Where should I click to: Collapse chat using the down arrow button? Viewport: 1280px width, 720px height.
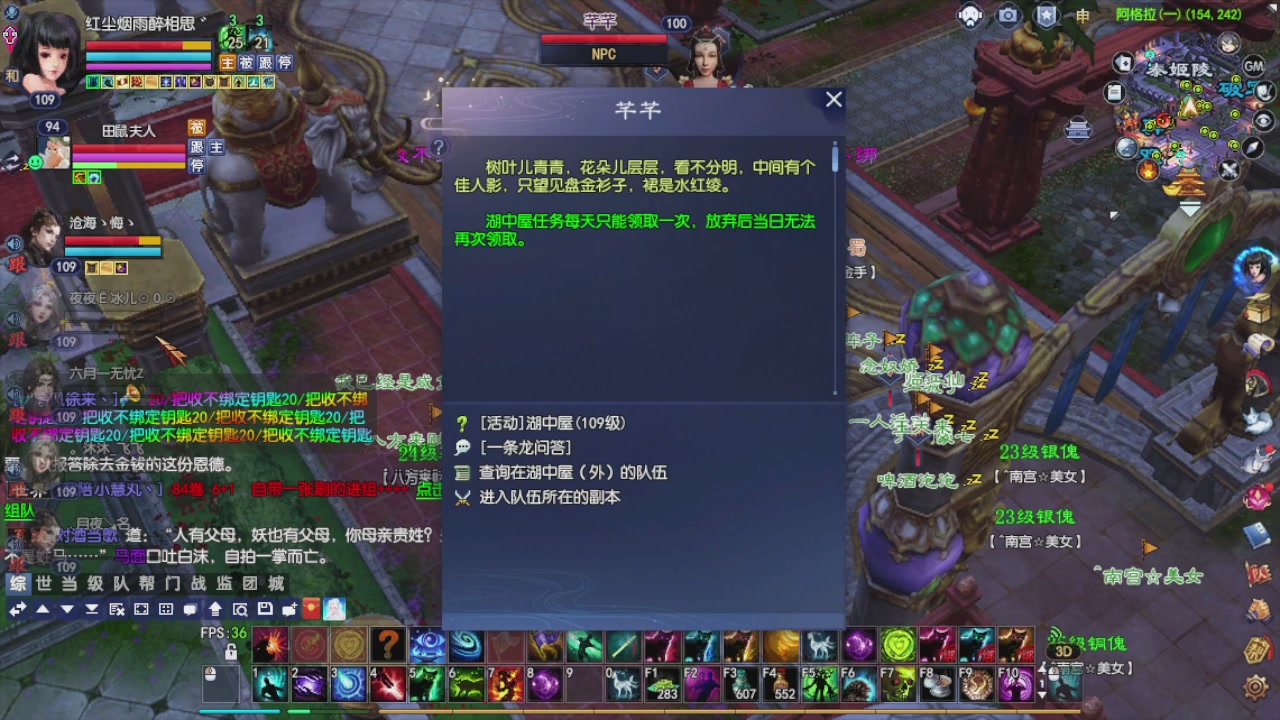point(66,609)
